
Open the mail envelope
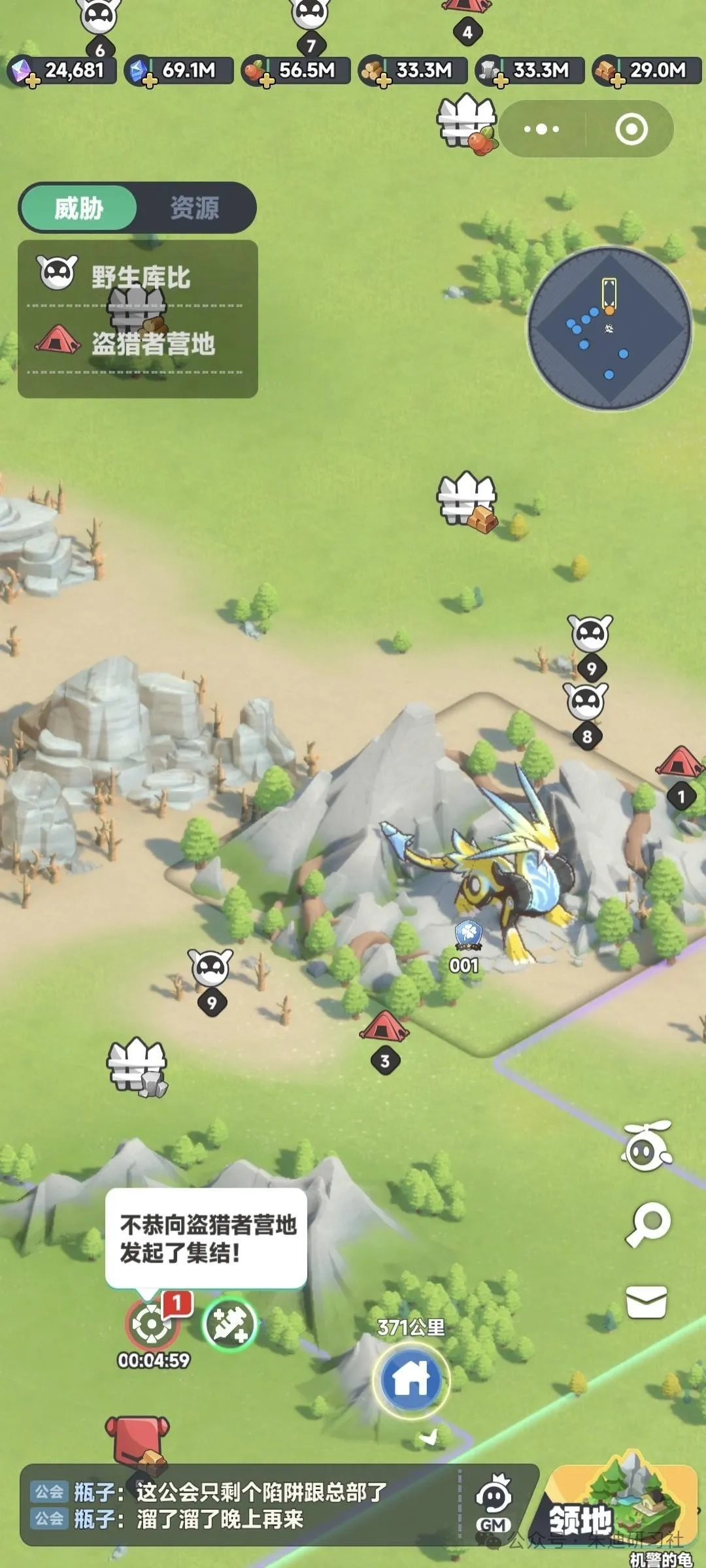(647, 1301)
